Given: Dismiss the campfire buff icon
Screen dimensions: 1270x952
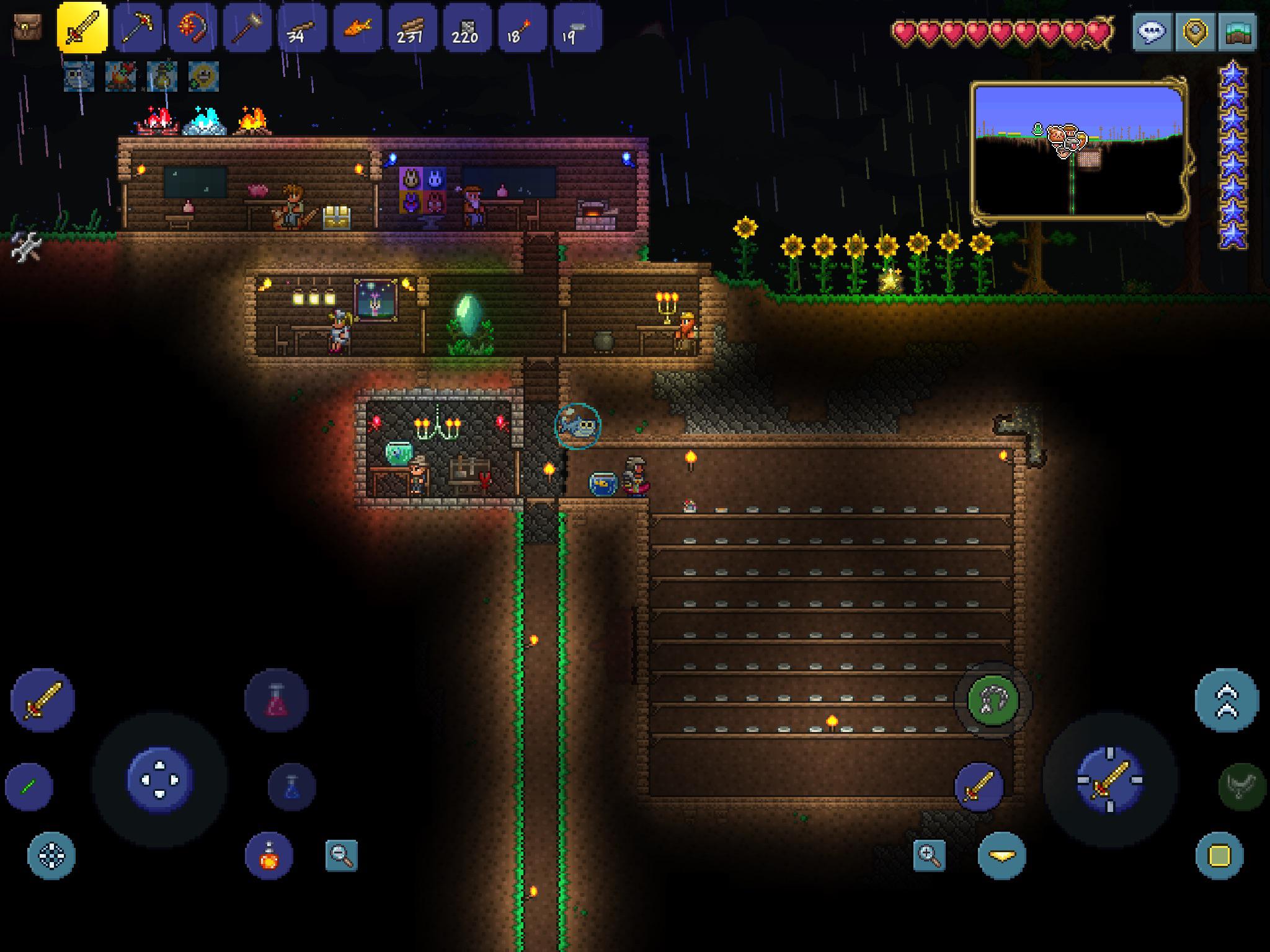Looking at the screenshot, I should click(122, 77).
